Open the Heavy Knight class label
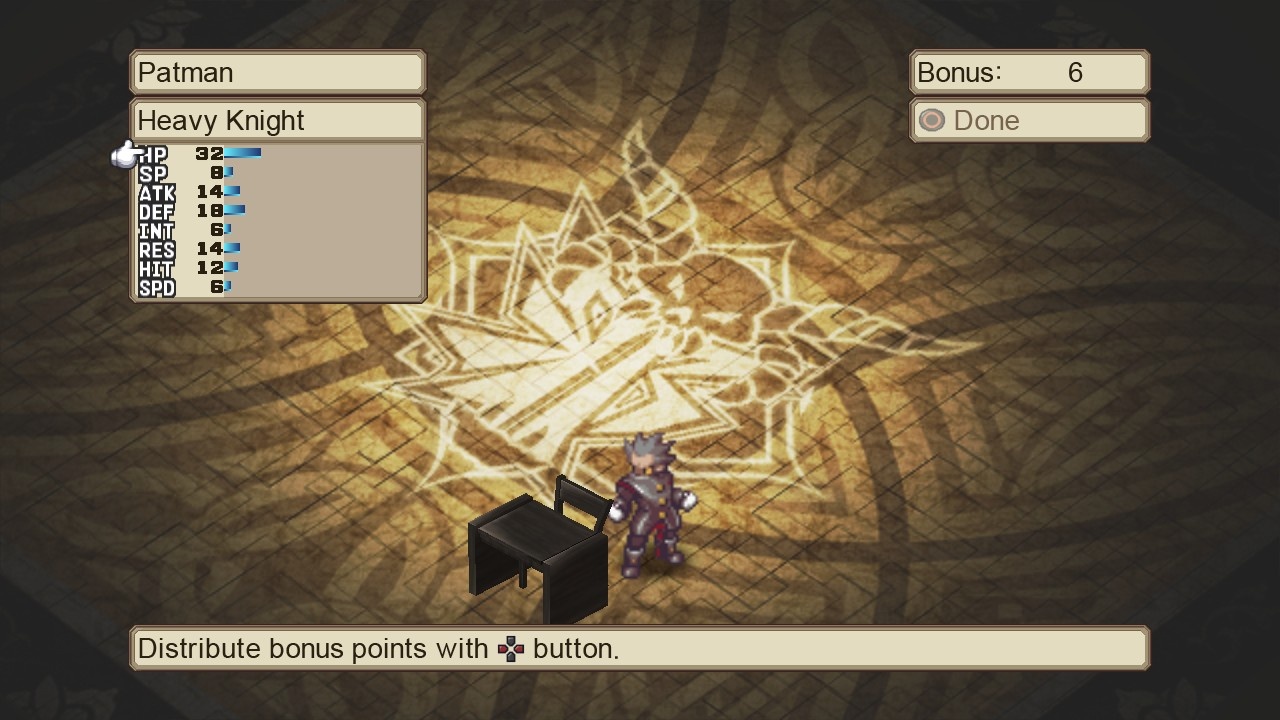The height and width of the screenshot is (720, 1280). 277,120
